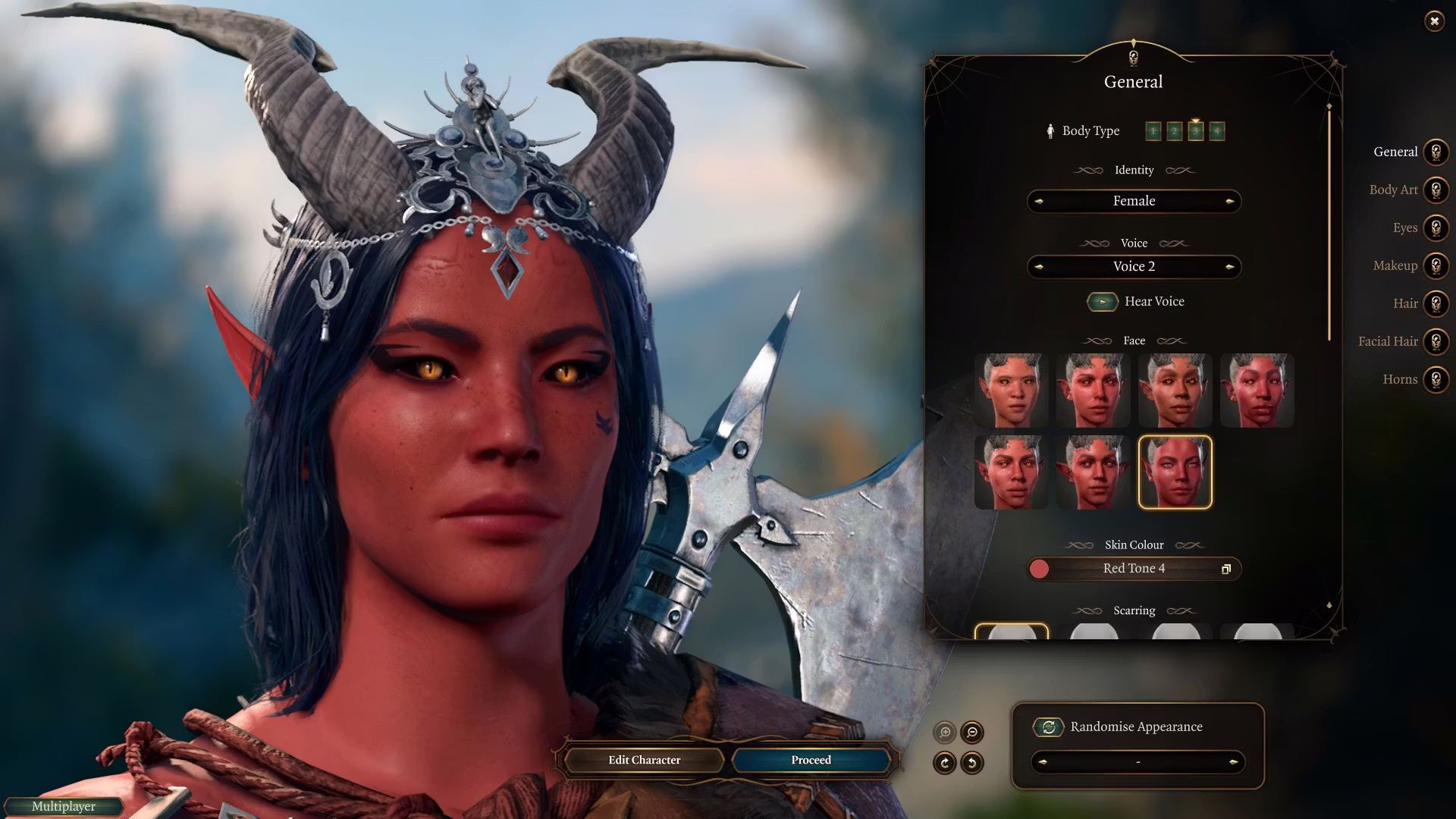Cycle Voice to the previous option
The image size is (1456, 819).
pyautogui.click(x=1039, y=267)
